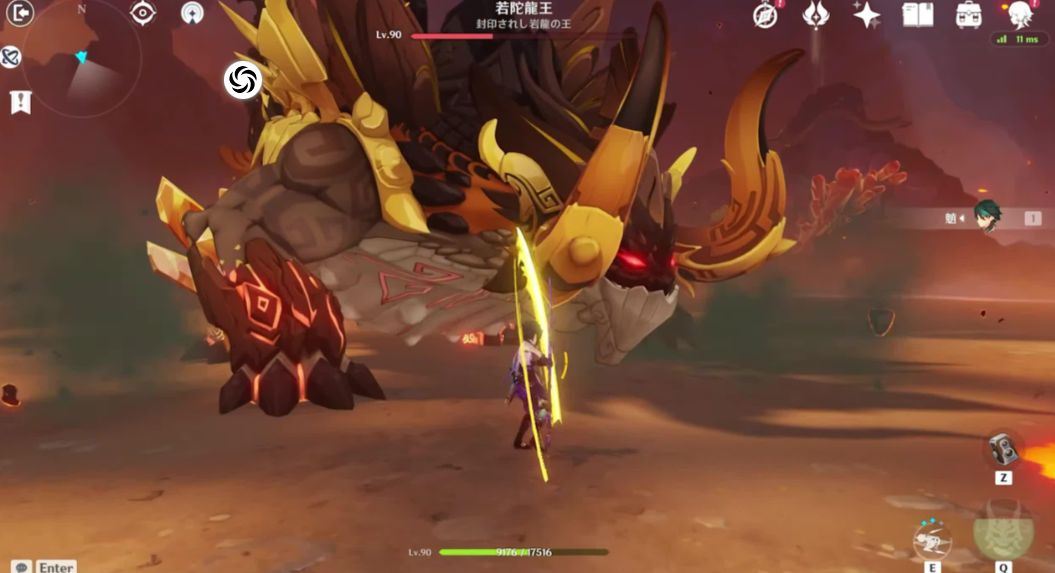This screenshot has height=573, width=1055.
Task: Open the adventurer handbook book icon
Action: tap(917, 14)
